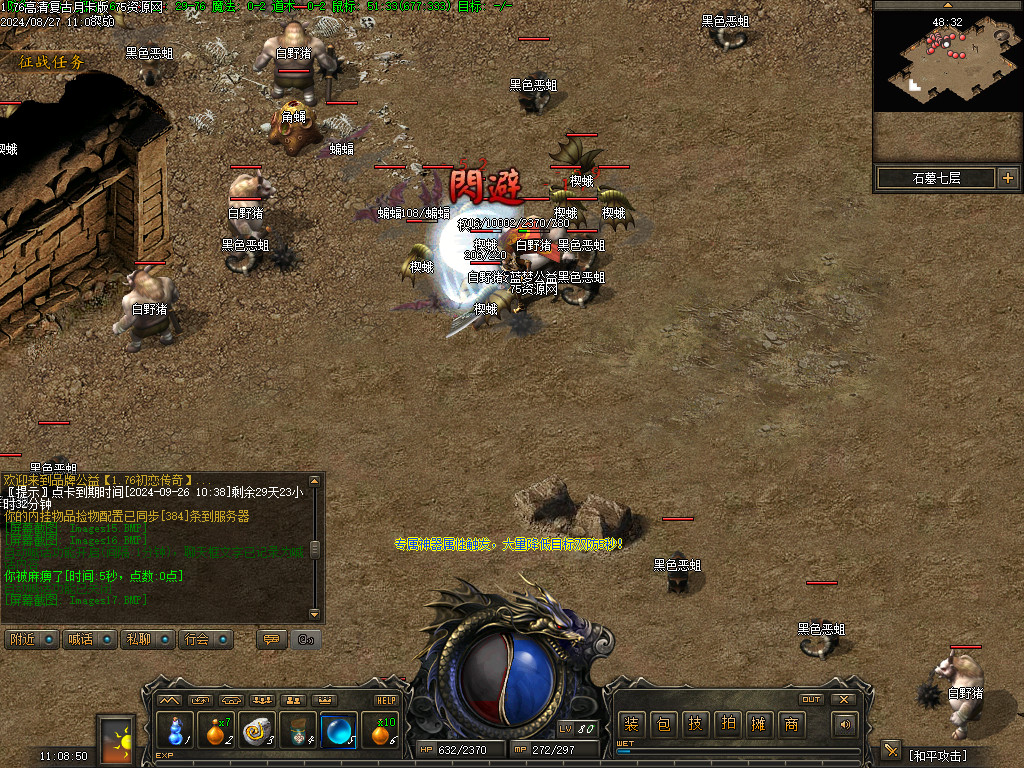This screenshot has height=768, width=1024.
Task: Use the spiral scroll stone in slot 3
Action: (258, 731)
